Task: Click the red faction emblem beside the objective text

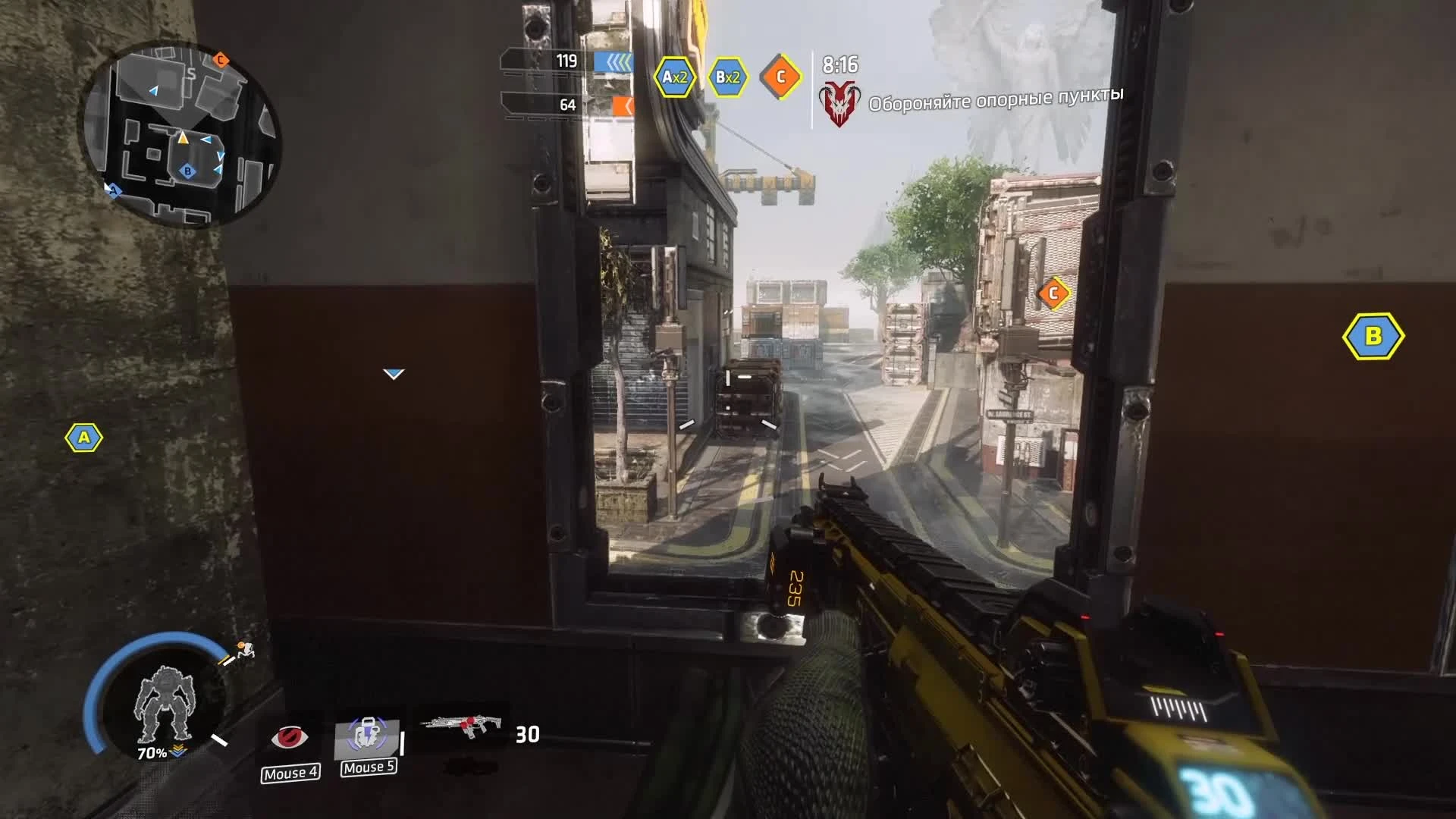Action: click(839, 96)
